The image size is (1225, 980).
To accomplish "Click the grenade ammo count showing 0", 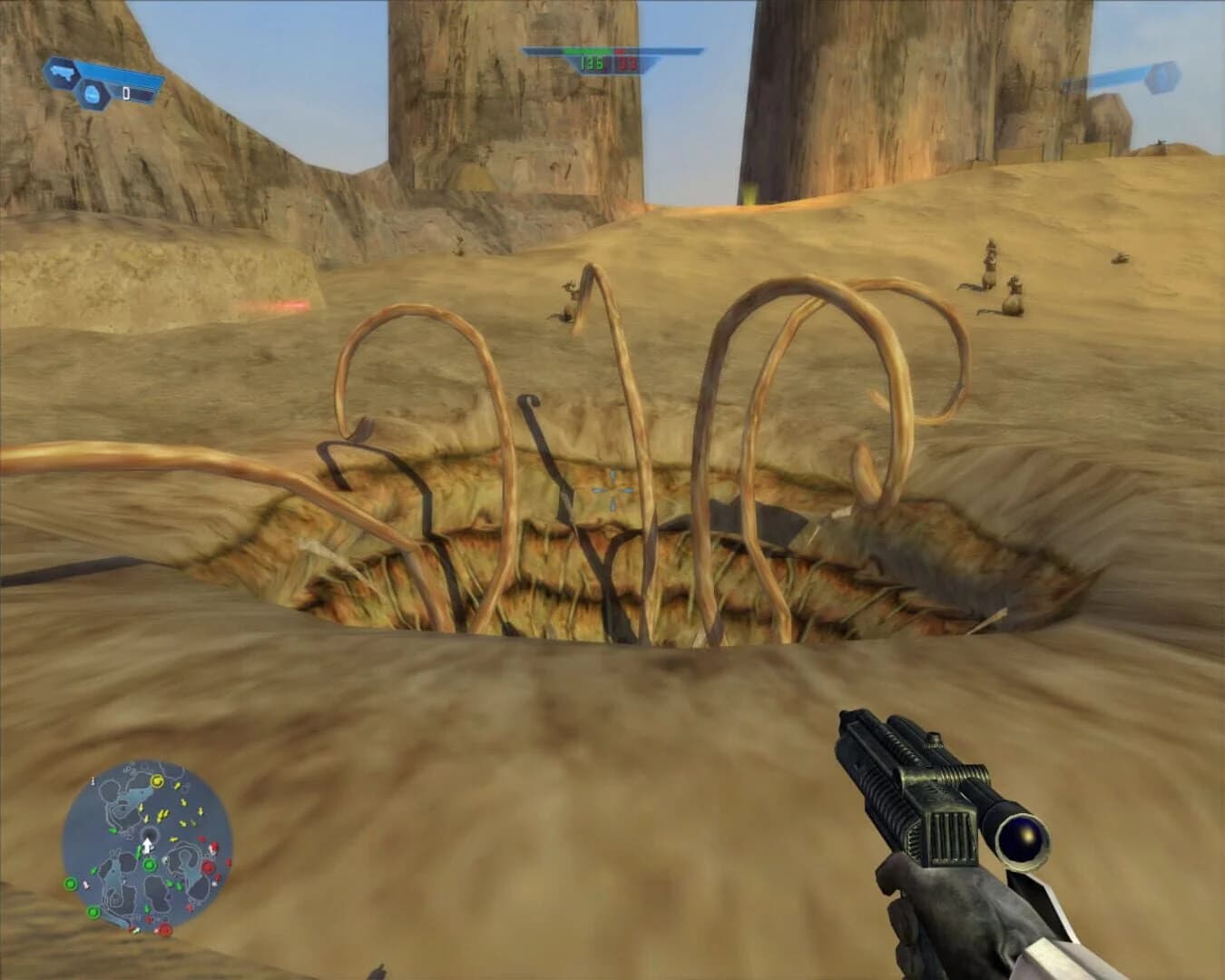I will coord(126,93).
